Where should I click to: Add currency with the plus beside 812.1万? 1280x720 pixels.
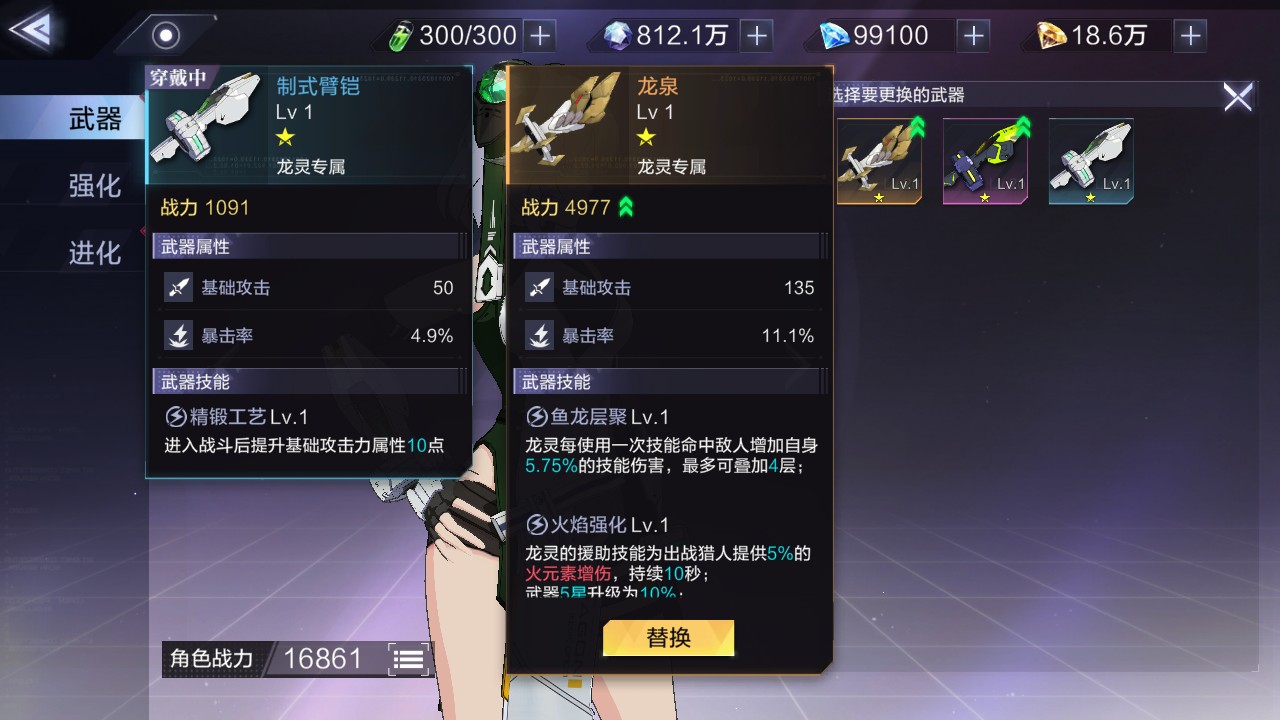tap(757, 36)
